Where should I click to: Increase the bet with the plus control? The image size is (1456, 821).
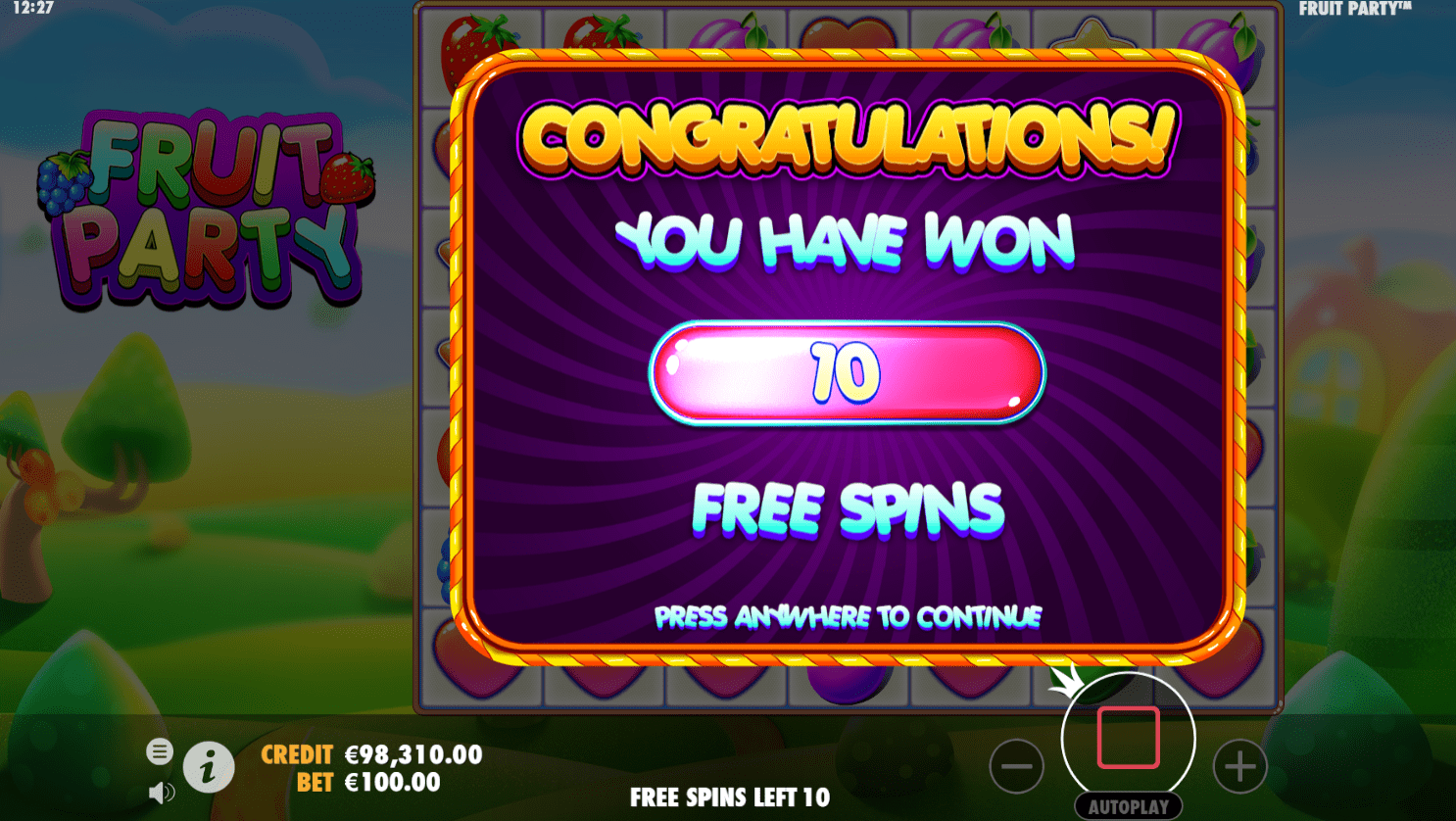[x=1239, y=767]
